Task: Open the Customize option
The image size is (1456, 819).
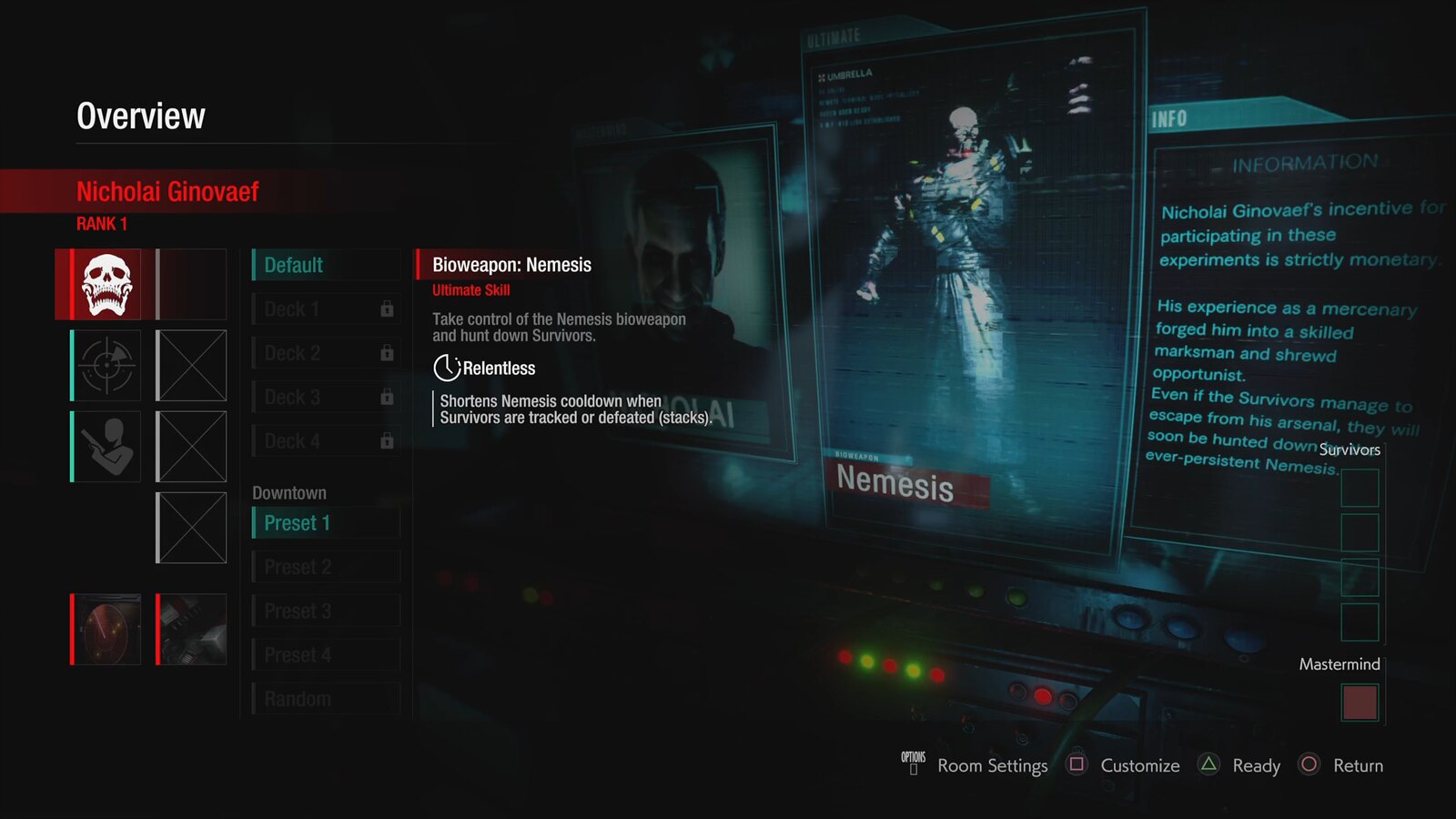Action: point(1139,766)
